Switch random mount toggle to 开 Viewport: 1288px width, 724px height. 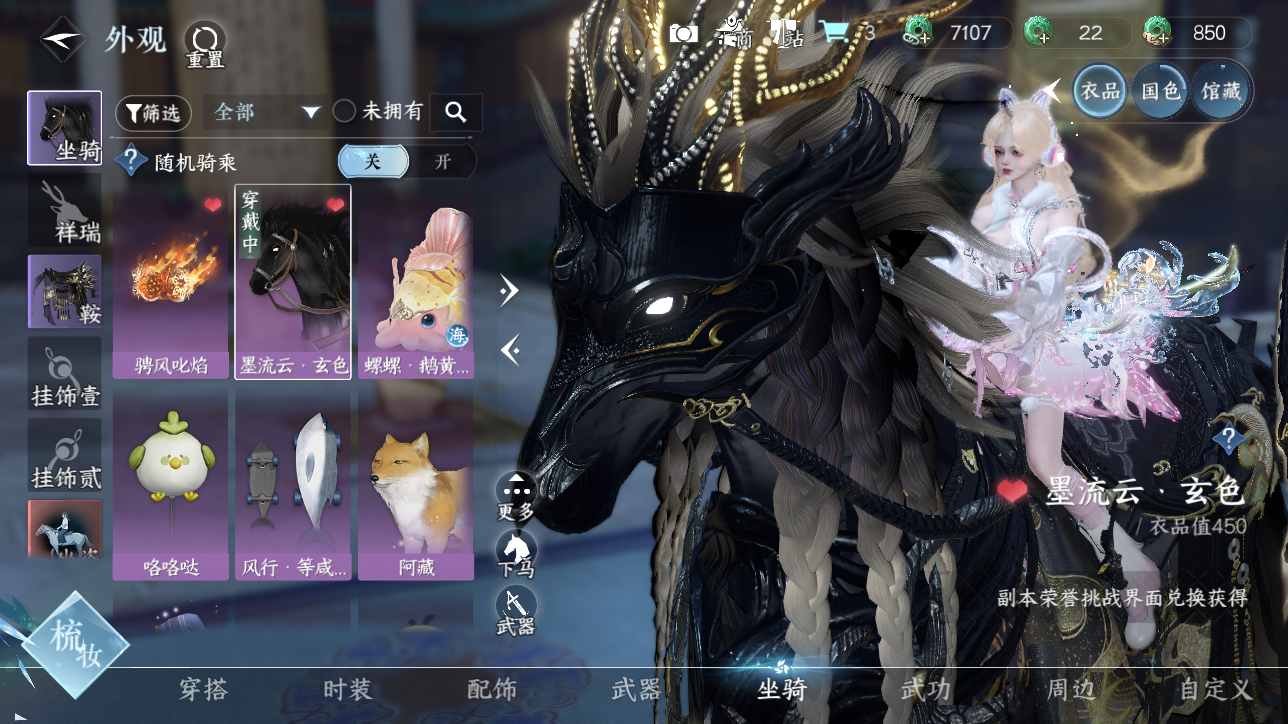(441, 162)
